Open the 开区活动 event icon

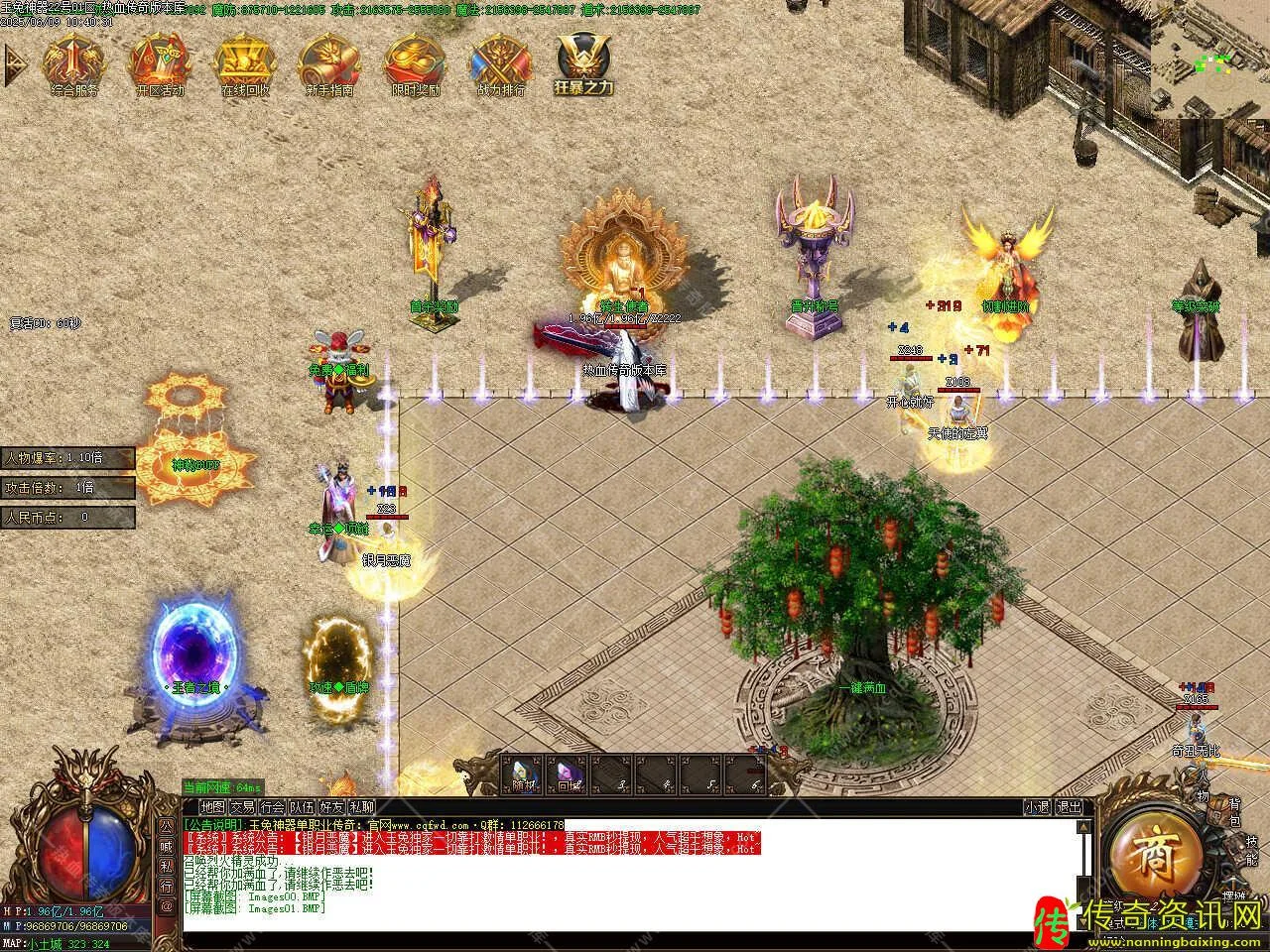[x=159, y=63]
